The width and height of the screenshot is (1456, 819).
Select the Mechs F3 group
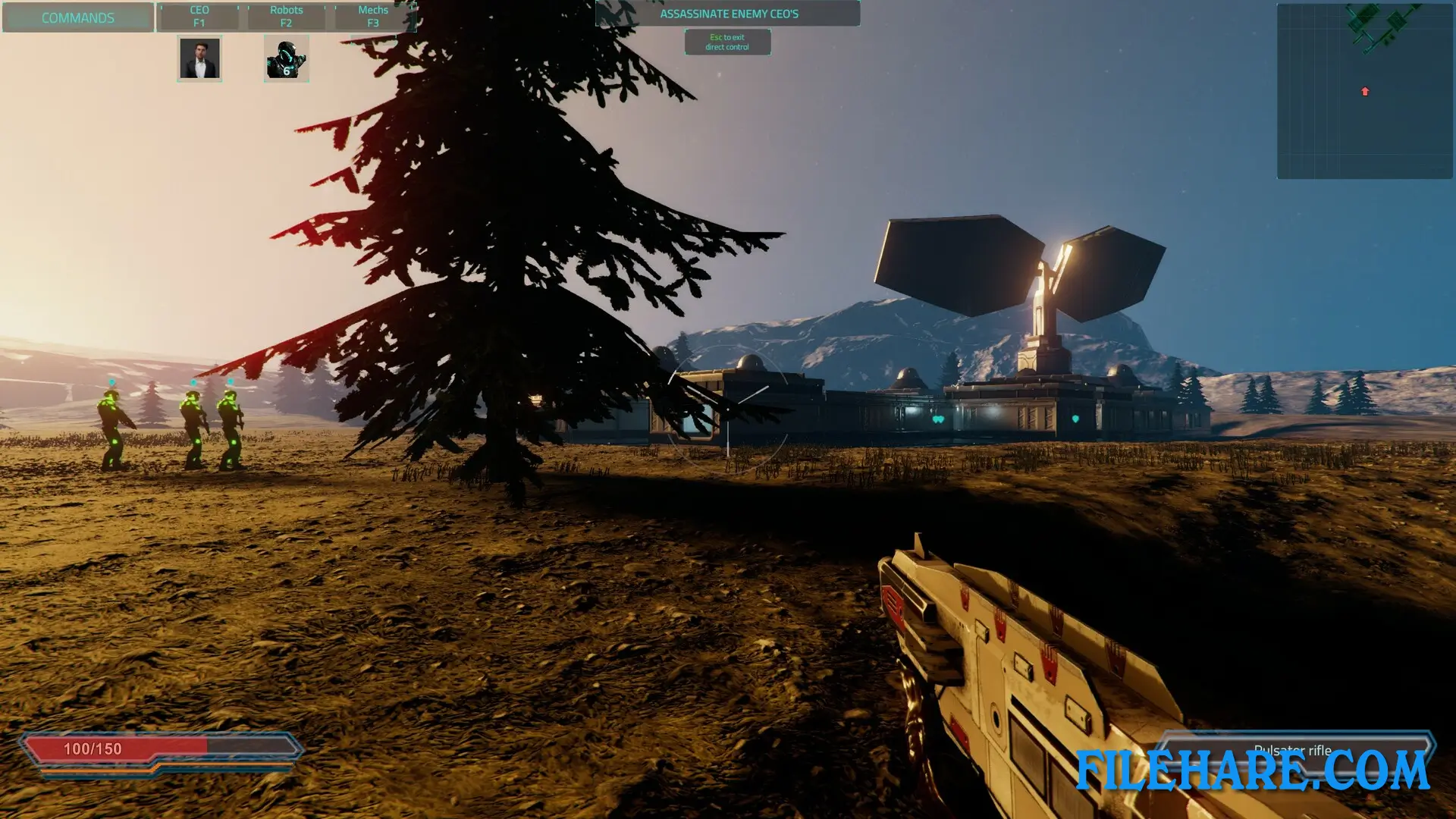(x=372, y=15)
